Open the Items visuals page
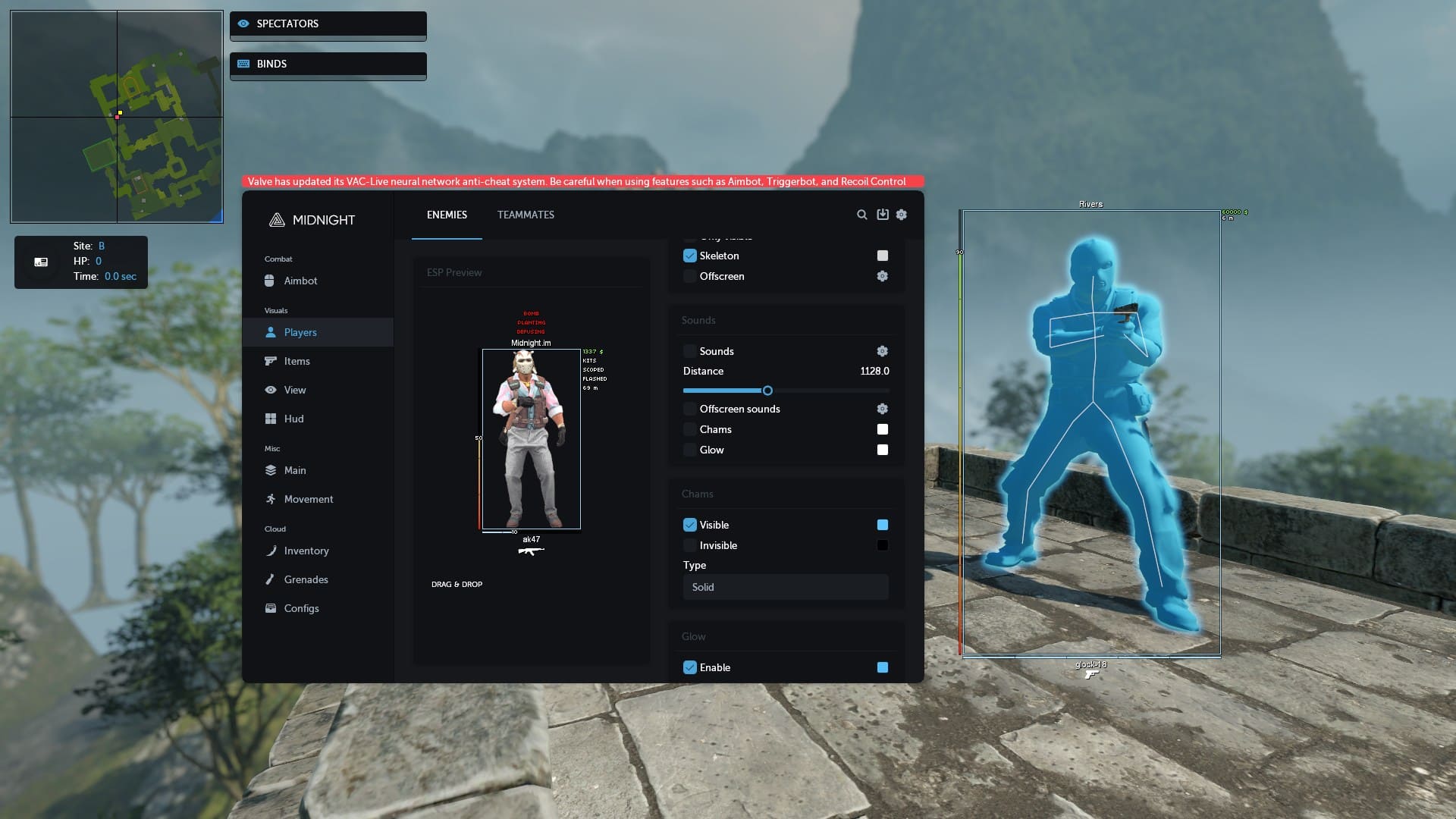The height and width of the screenshot is (819, 1456). point(297,361)
